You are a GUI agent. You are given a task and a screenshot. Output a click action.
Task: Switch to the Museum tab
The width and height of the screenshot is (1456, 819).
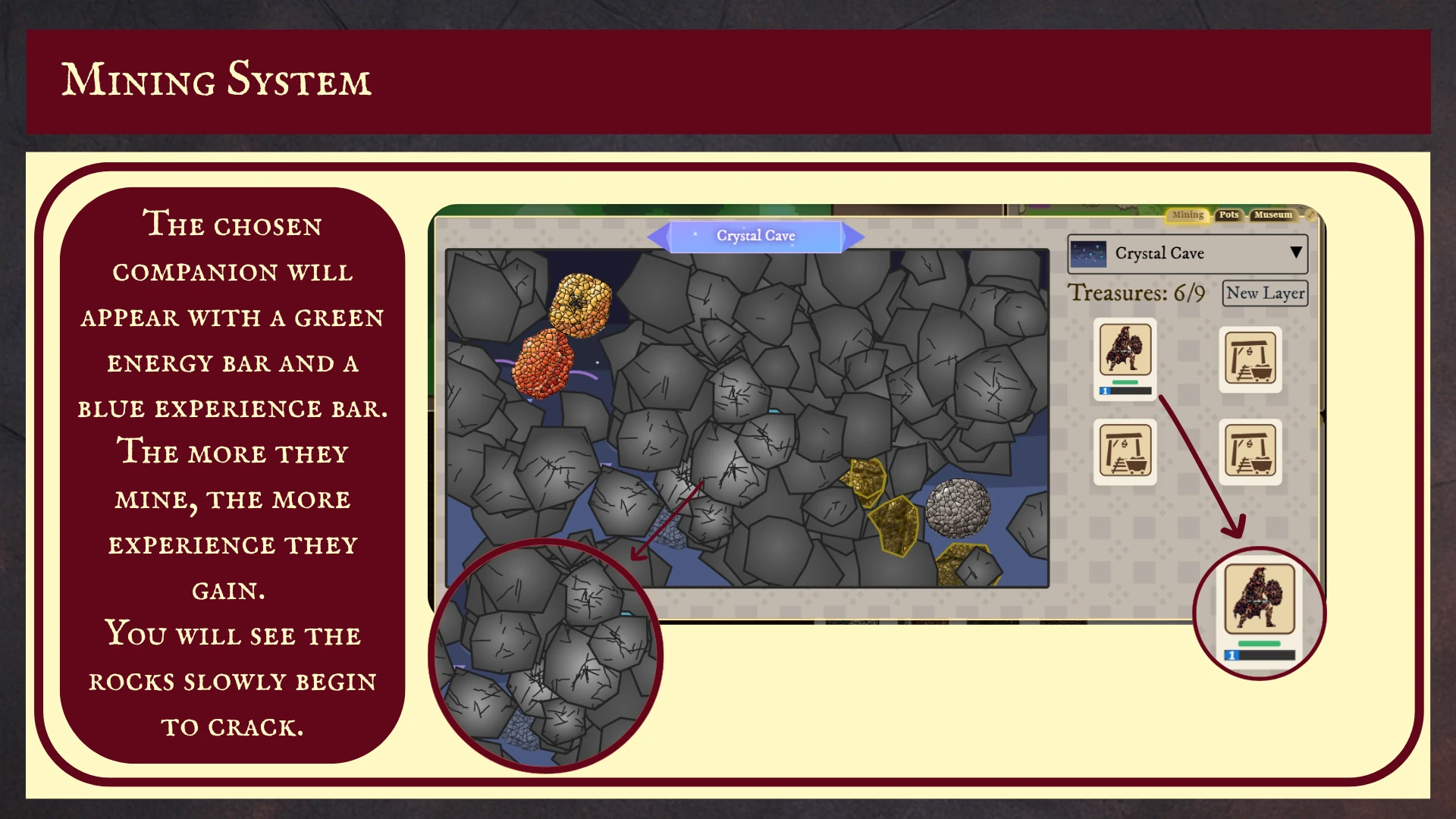click(x=1272, y=215)
